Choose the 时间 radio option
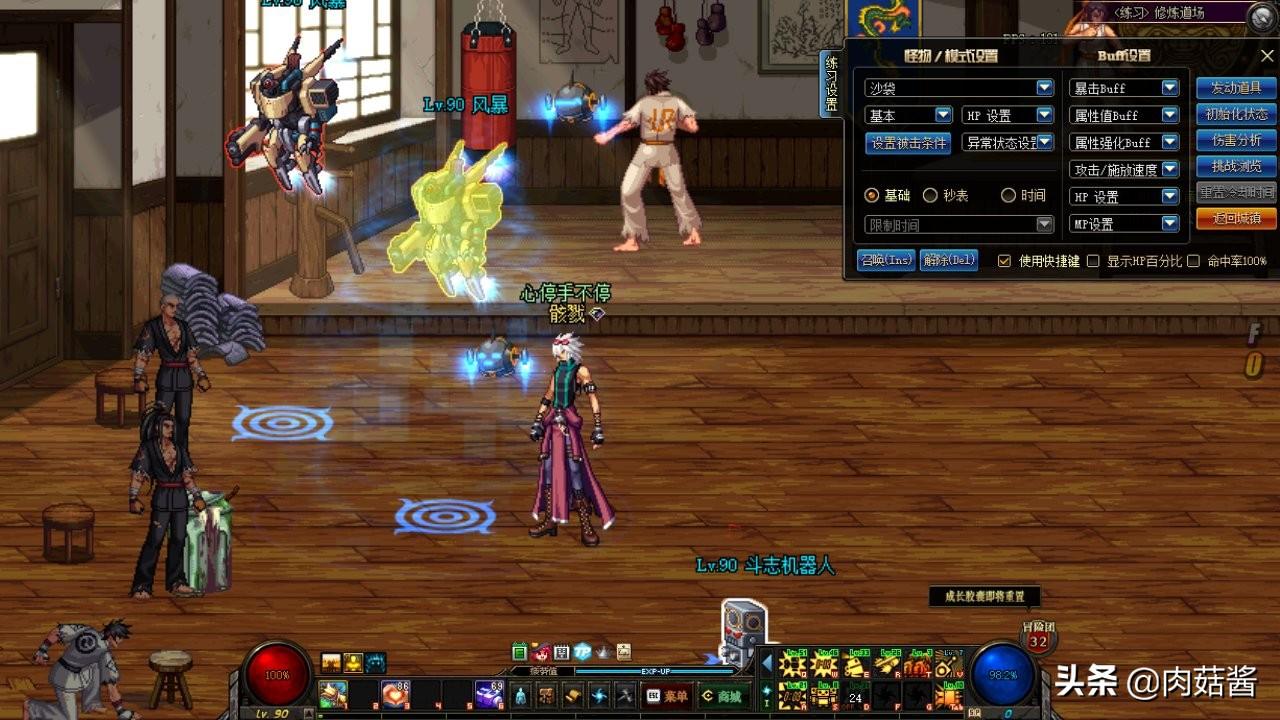The height and width of the screenshot is (720, 1280). [x=1008, y=196]
